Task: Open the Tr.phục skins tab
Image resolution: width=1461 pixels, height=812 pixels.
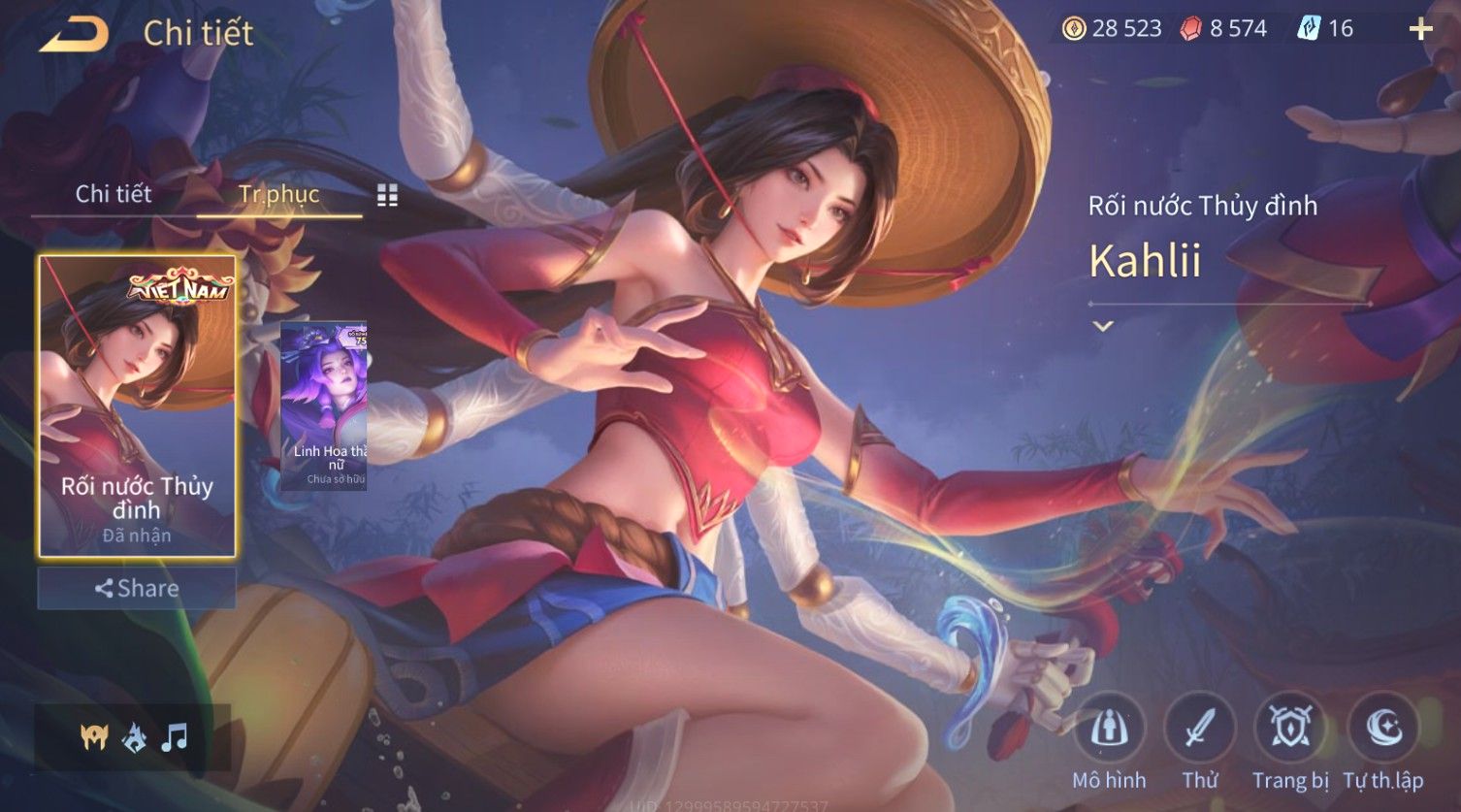Action: click(278, 194)
